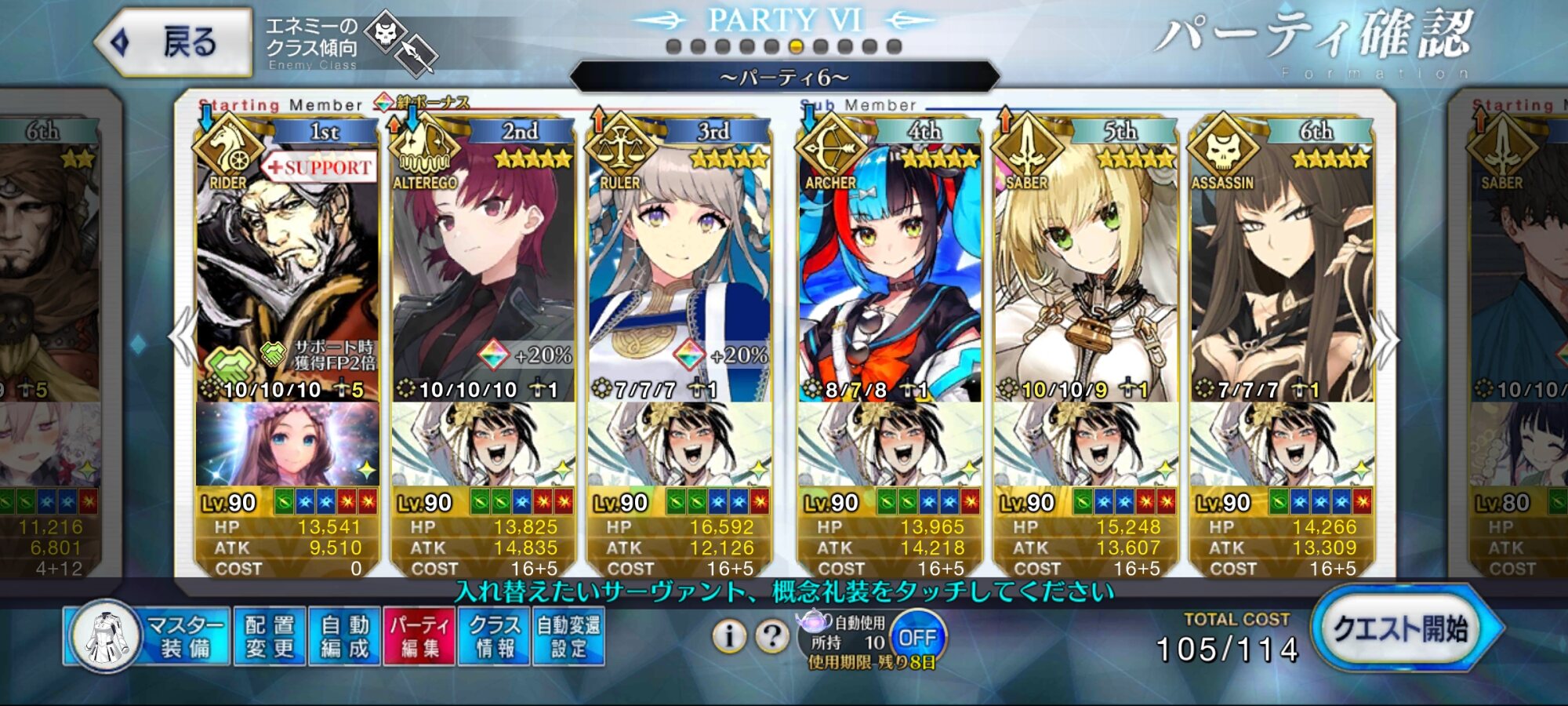This screenshot has width=1568, height=706.
Task: Open 配置変更 to rearrange positions
Action: (x=269, y=636)
